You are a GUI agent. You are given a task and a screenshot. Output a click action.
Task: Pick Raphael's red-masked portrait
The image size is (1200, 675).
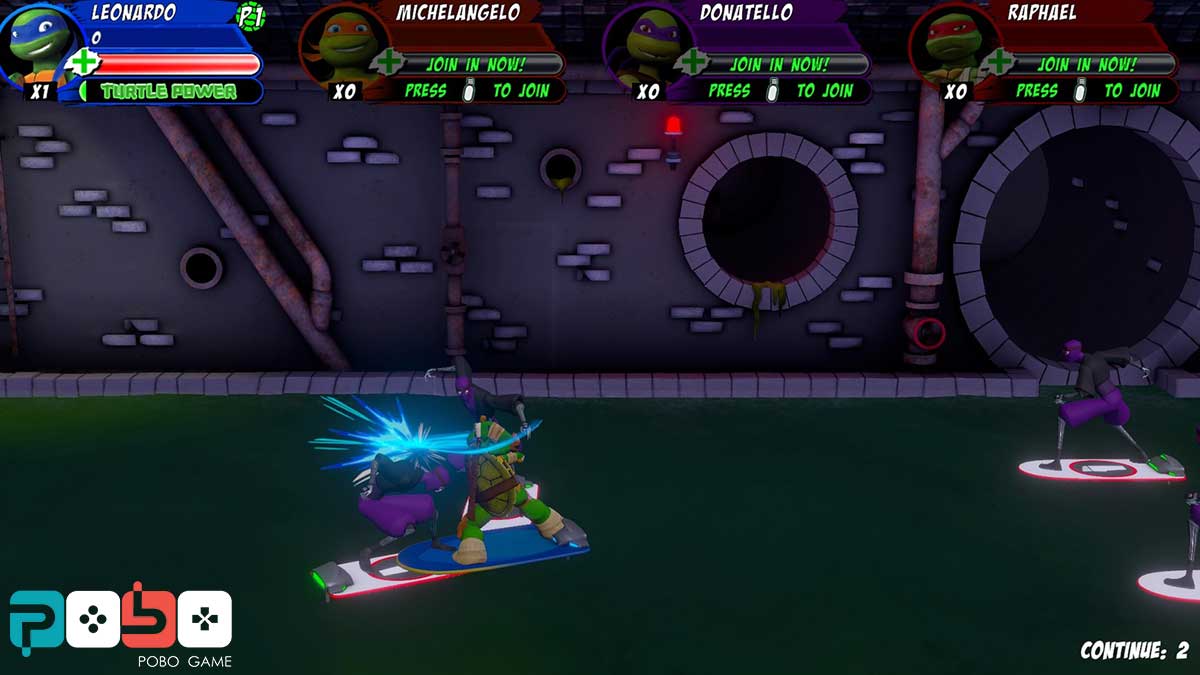pos(949,45)
